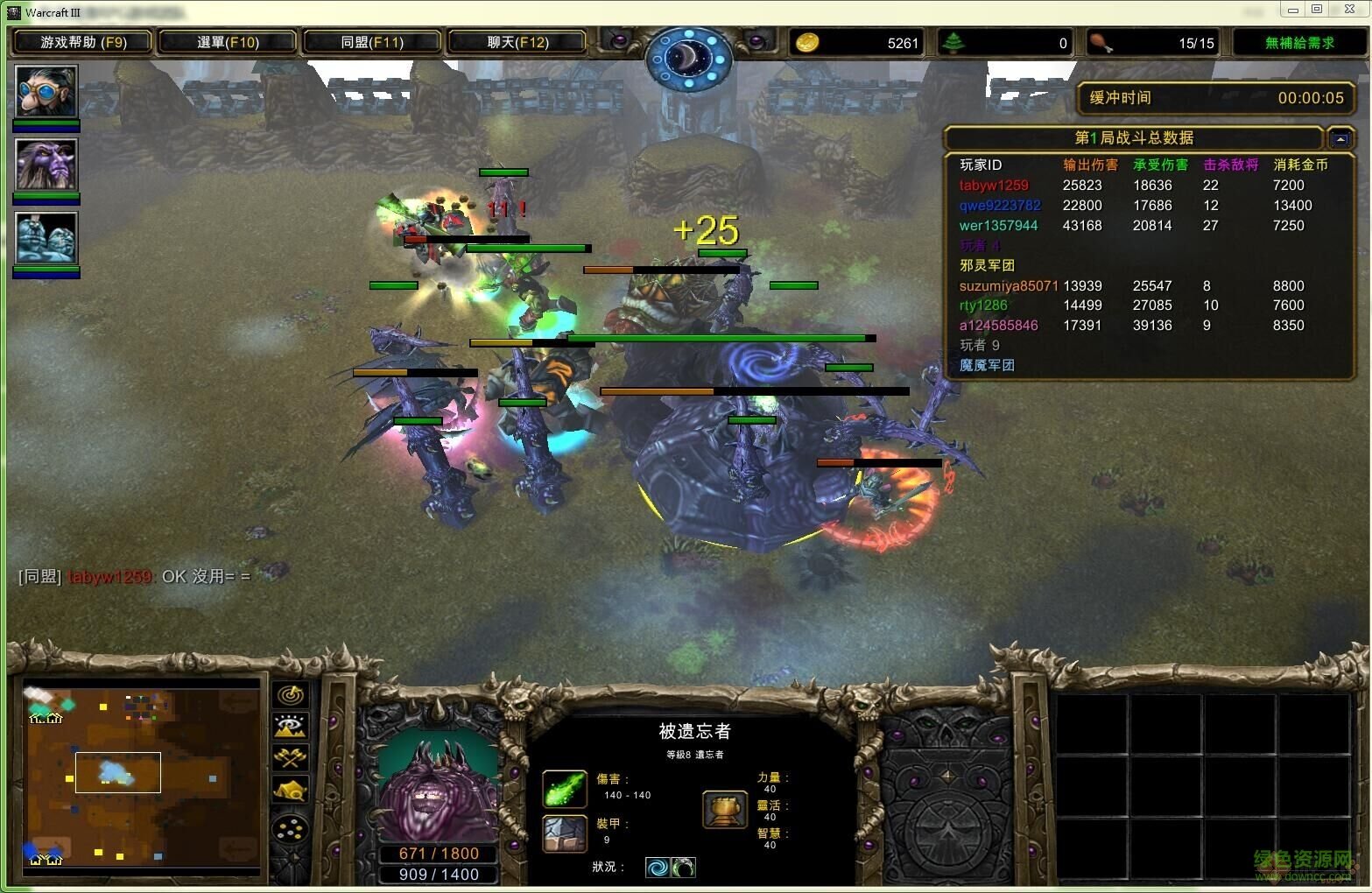The width and height of the screenshot is (1372, 893).
Task: Click the green damage icon showing 140-140
Action: [565, 788]
